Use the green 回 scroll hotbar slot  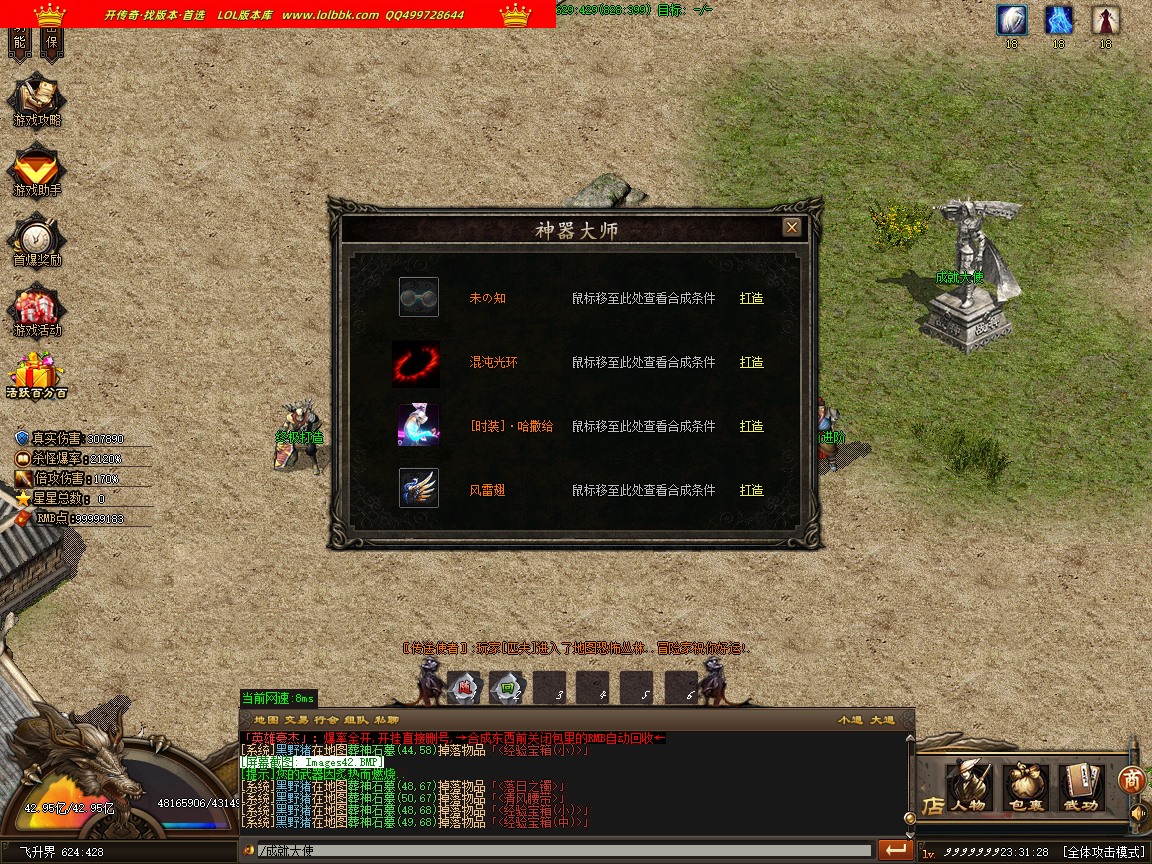507,687
